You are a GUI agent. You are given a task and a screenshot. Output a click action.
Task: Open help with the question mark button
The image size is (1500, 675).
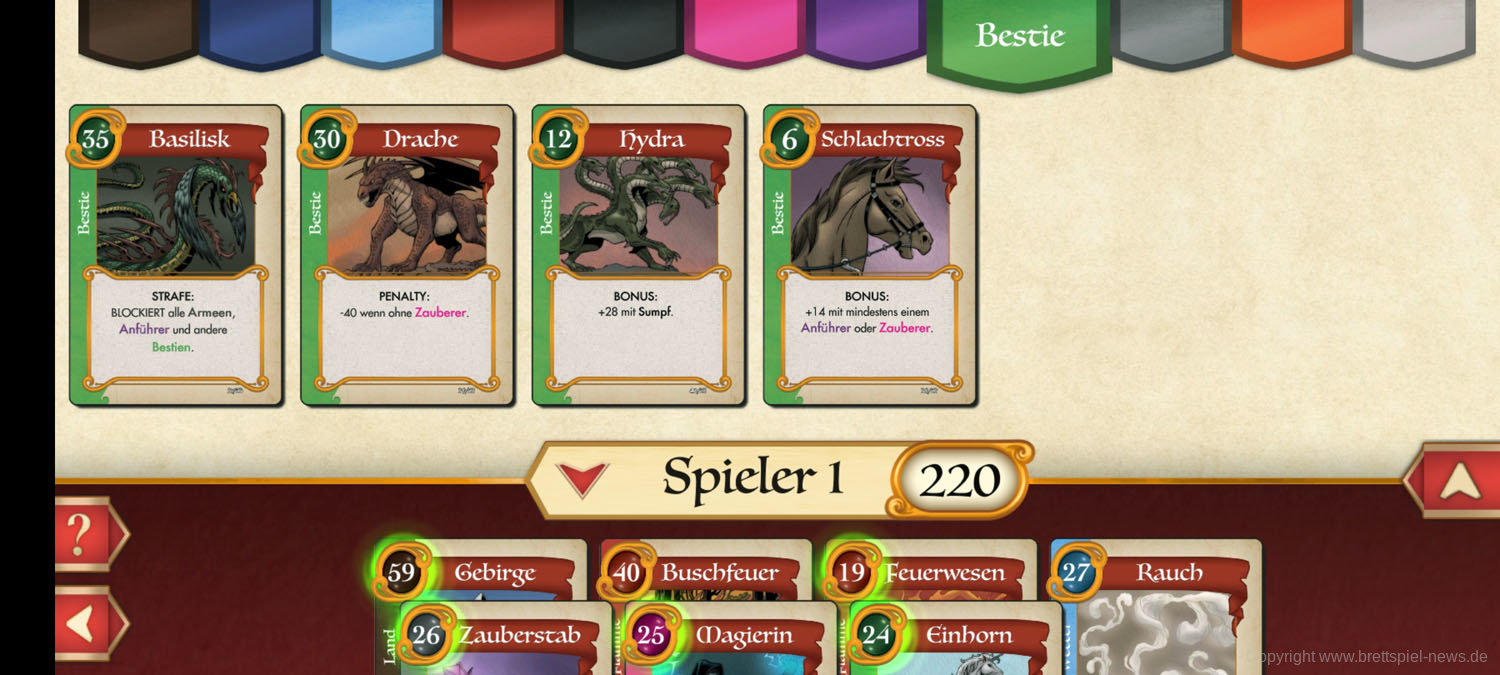click(x=87, y=534)
